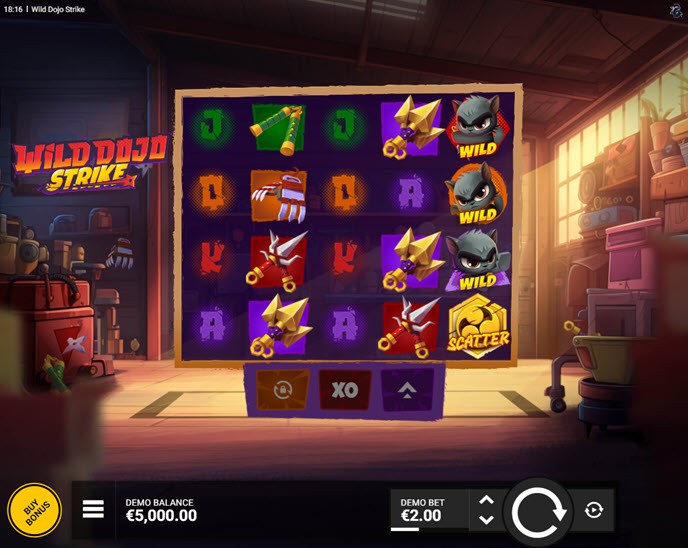This screenshot has width=688, height=548.
Task: Decrease the demo bet with the down arrow
Action: (x=486, y=520)
